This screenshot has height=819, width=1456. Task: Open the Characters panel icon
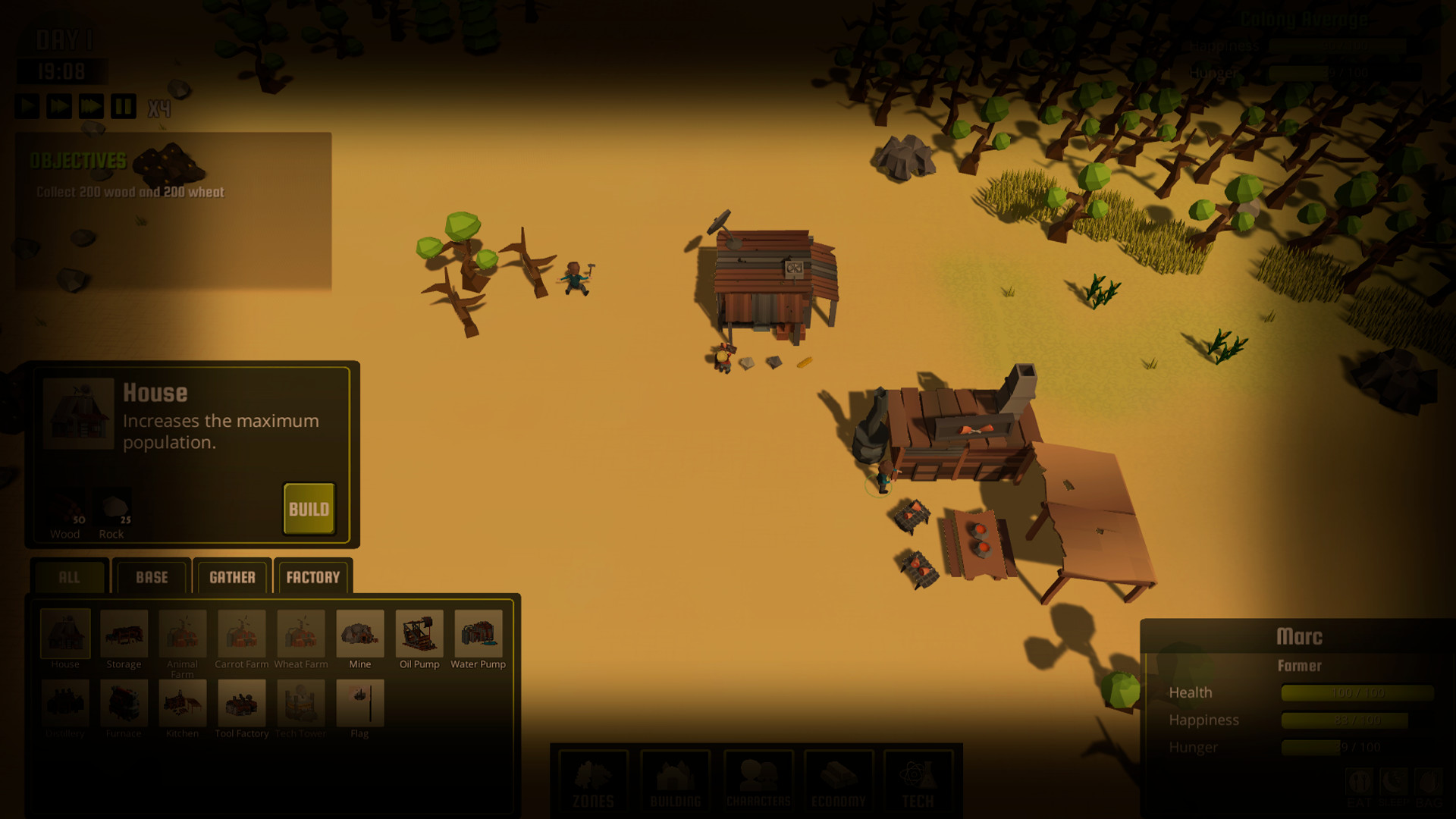pyautogui.click(x=758, y=781)
